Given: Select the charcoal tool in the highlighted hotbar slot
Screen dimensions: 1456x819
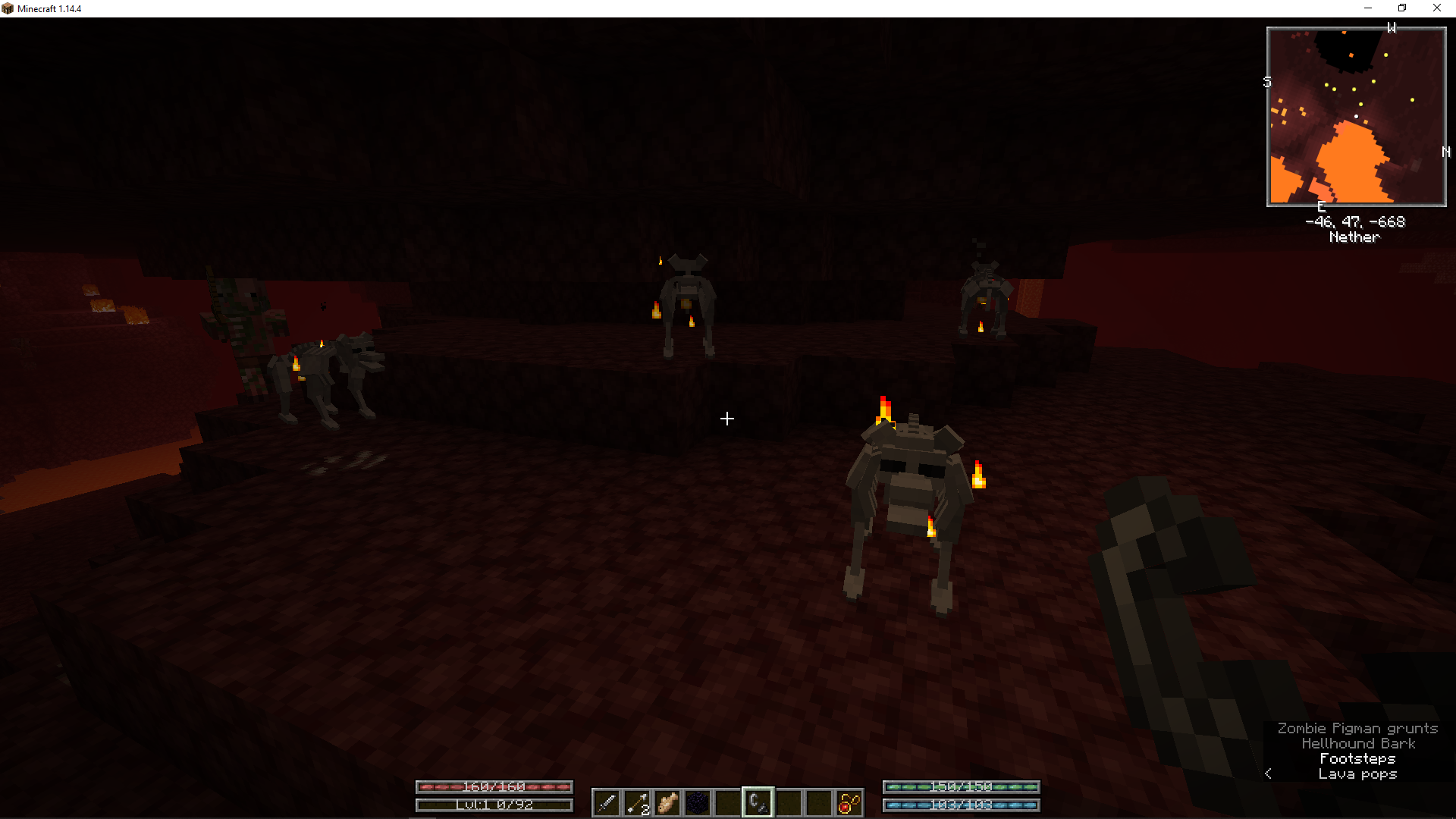Looking at the screenshot, I should [758, 803].
